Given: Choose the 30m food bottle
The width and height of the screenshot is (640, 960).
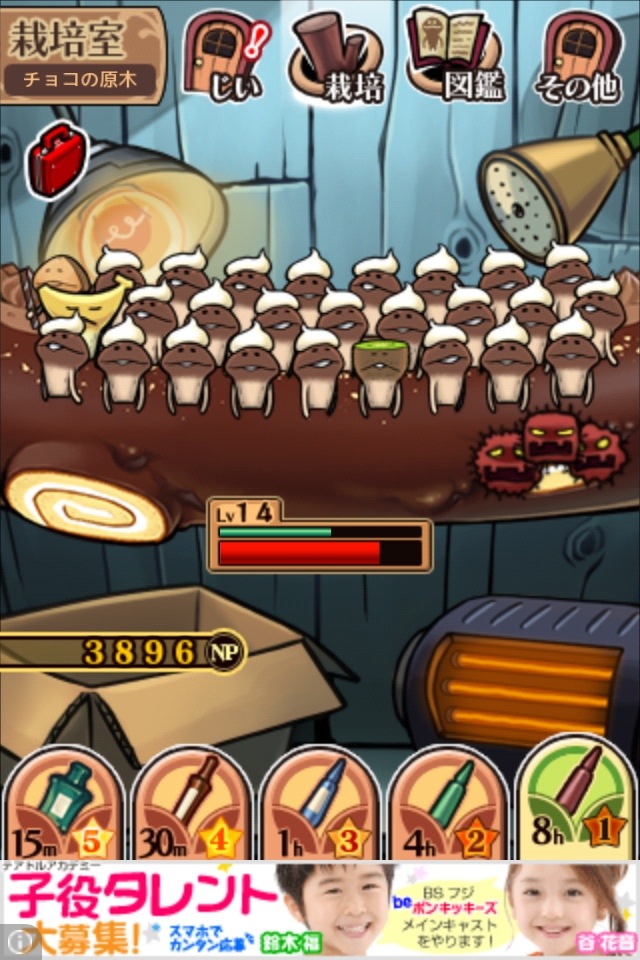Looking at the screenshot, I should click(x=190, y=805).
